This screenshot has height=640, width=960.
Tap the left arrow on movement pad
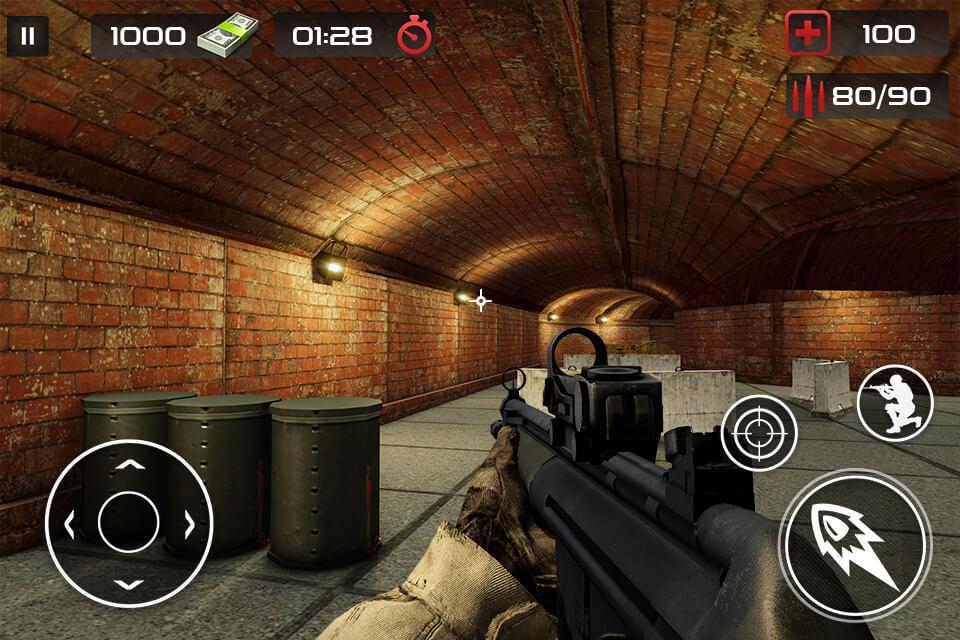70,522
